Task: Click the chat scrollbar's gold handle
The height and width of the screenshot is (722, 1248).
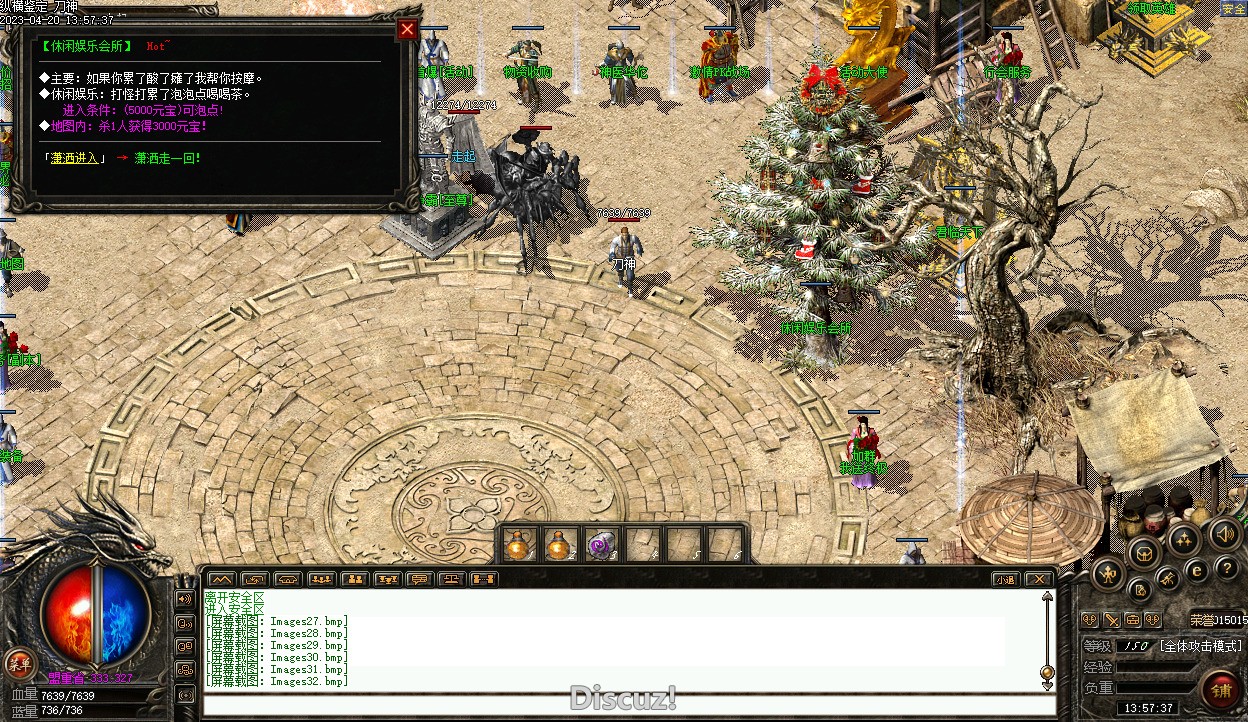Action: click(x=1047, y=672)
